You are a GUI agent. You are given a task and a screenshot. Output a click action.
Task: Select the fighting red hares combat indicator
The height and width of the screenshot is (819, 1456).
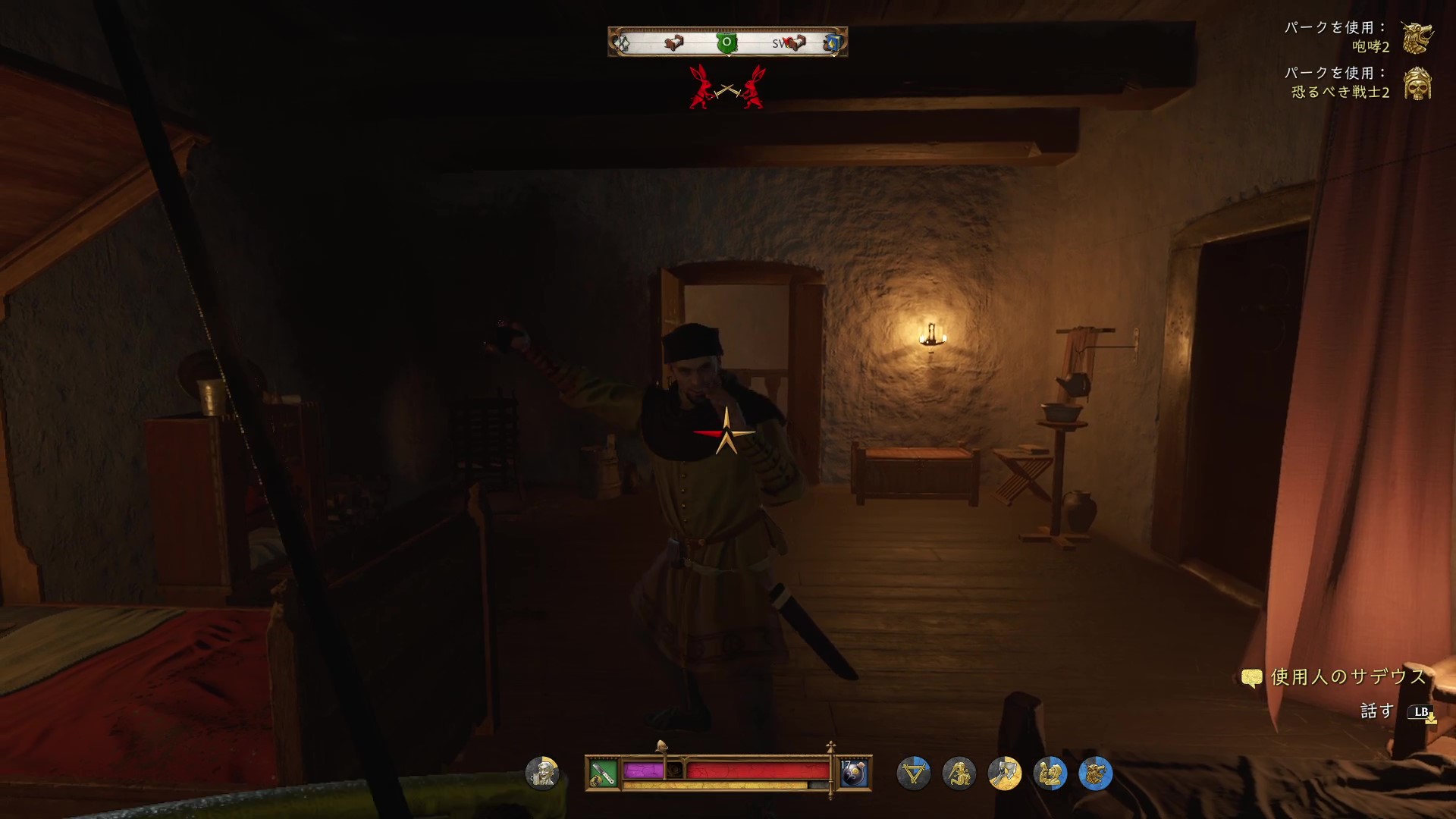tap(727, 87)
